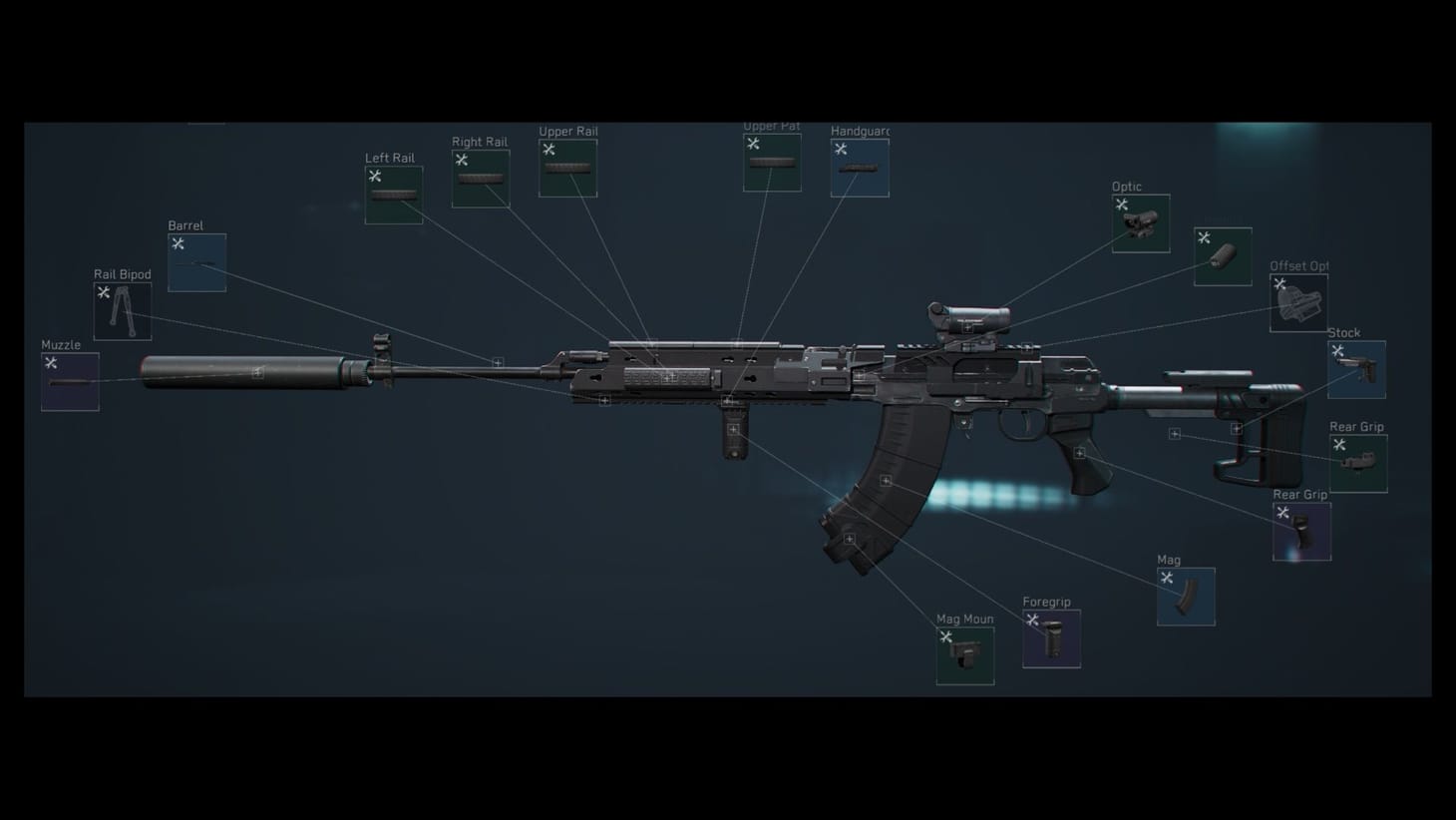This screenshot has width=1456, height=820.
Task: Toggle the plus attach point behind the pistol grip
Action: 1081,454
